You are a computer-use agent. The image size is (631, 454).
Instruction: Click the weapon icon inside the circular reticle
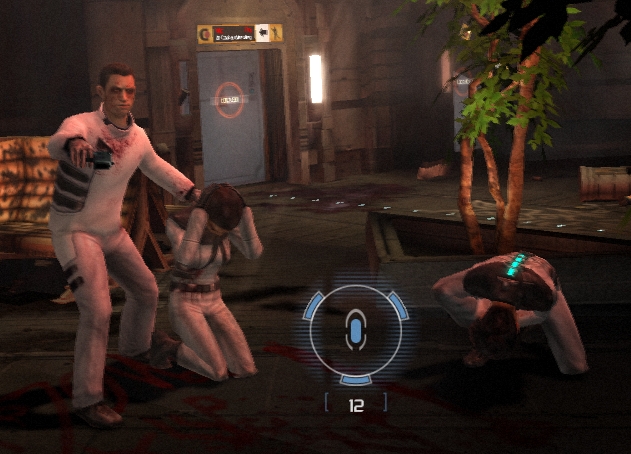pos(355,329)
